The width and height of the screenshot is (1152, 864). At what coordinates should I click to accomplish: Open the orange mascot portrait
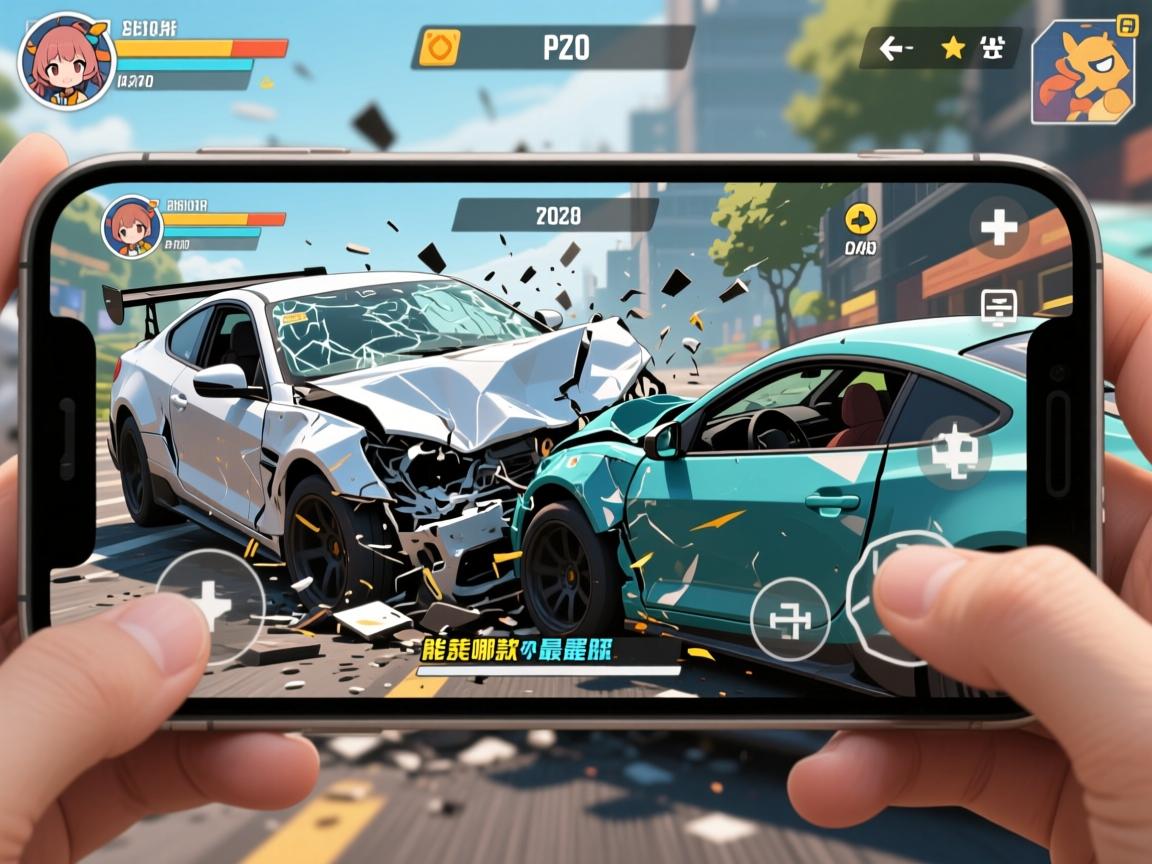(1082, 72)
